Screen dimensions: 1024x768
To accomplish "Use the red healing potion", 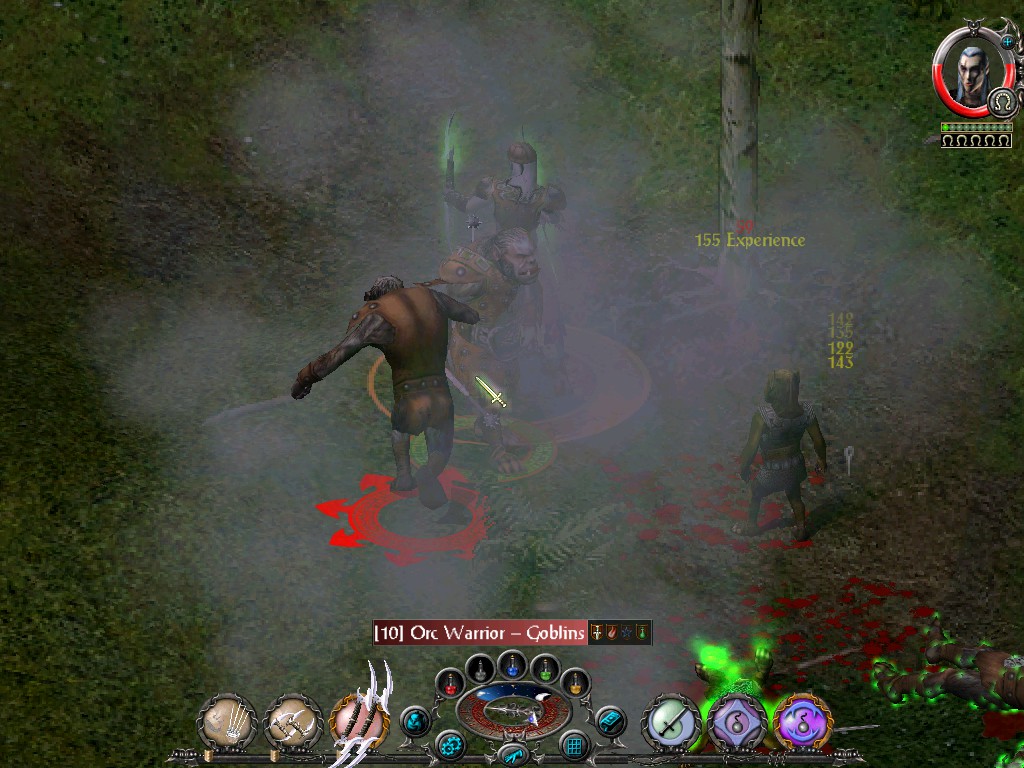I will (x=451, y=684).
